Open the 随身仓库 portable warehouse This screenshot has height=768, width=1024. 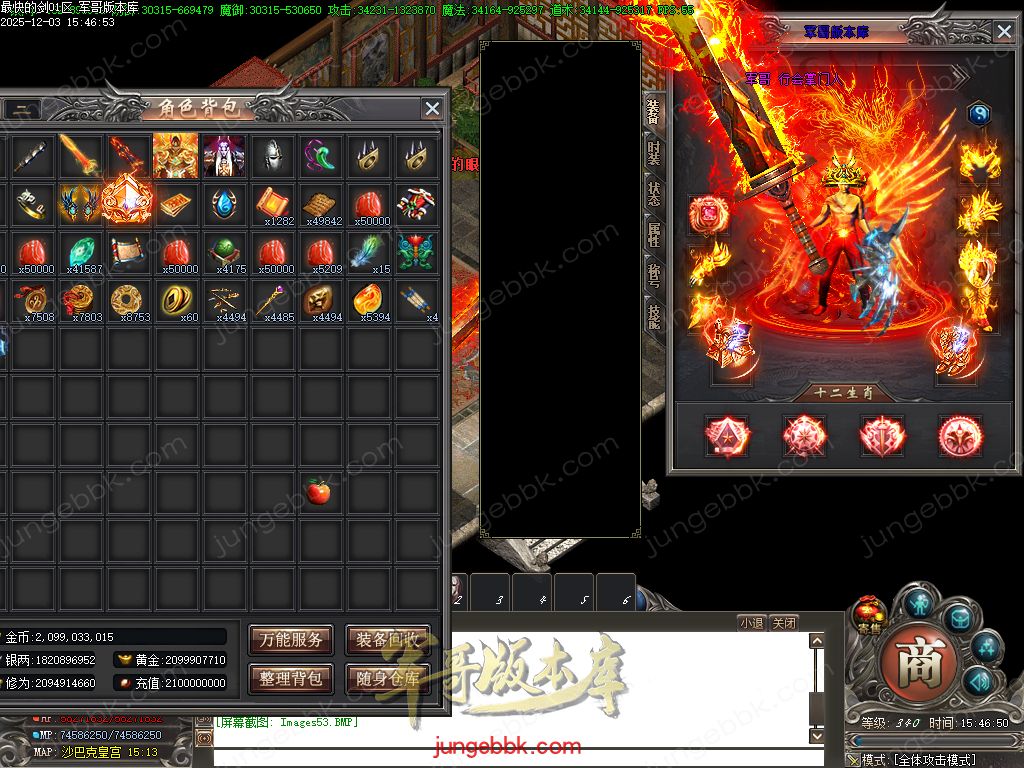(388, 678)
